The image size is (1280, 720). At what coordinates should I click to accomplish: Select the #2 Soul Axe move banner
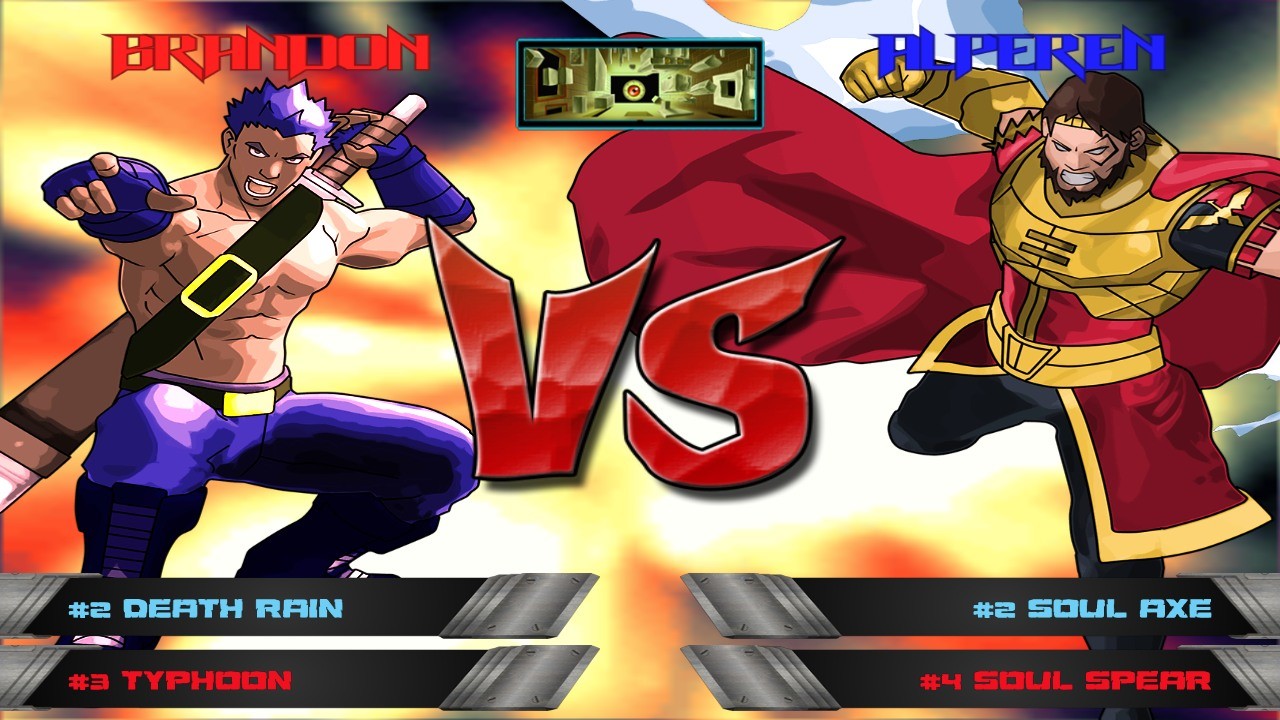(x=1090, y=606)
